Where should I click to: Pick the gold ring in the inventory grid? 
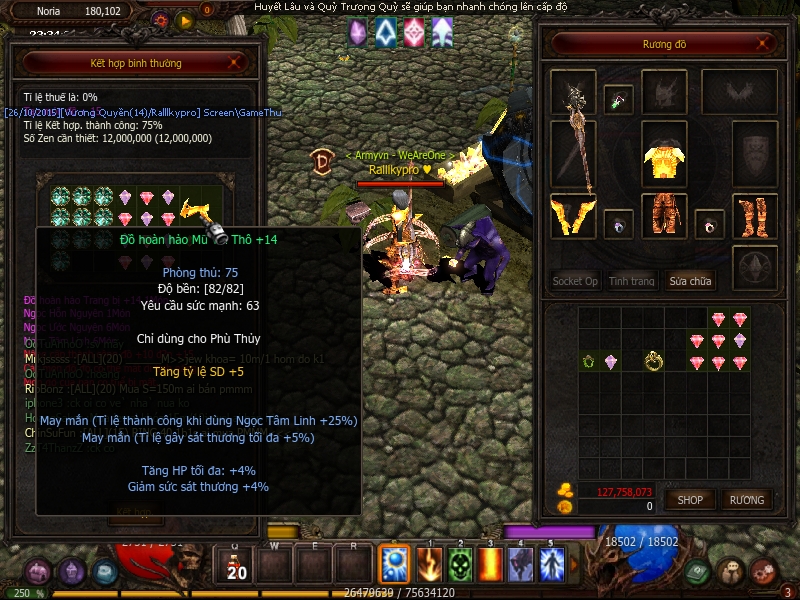pos(654,360)
